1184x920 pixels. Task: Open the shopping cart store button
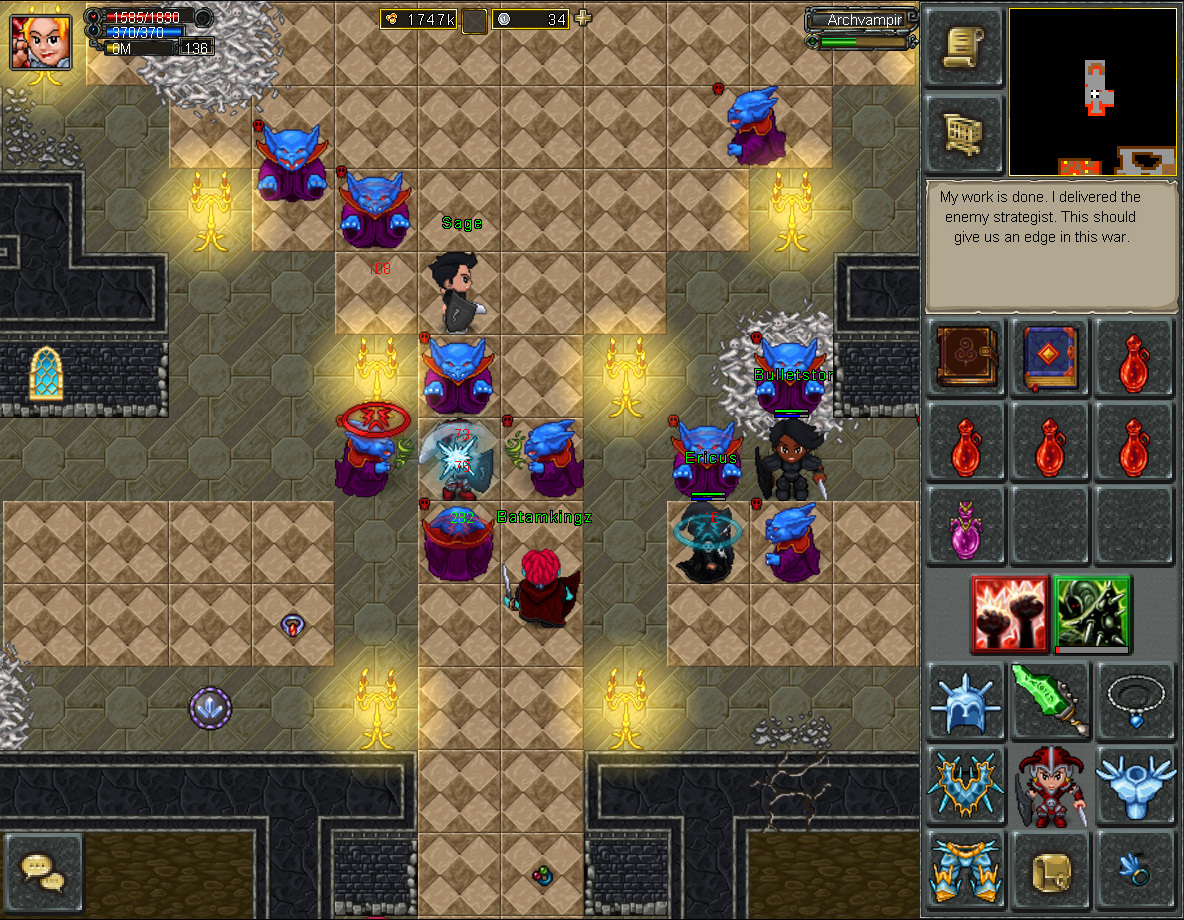[x=964, y=132]
